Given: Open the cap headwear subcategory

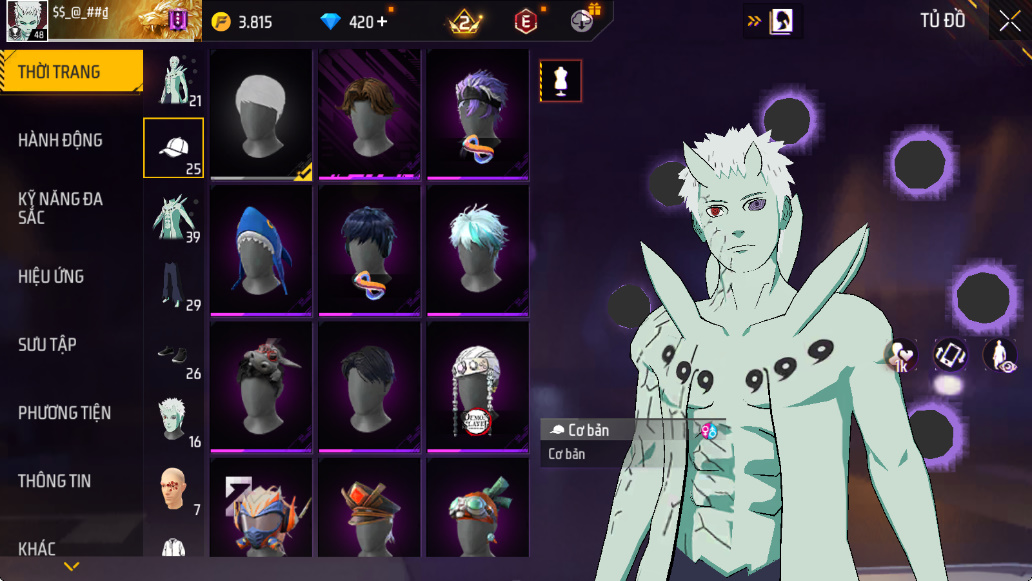Looking at the screenshot, I should pyautogui.click(x=174, y=148).
